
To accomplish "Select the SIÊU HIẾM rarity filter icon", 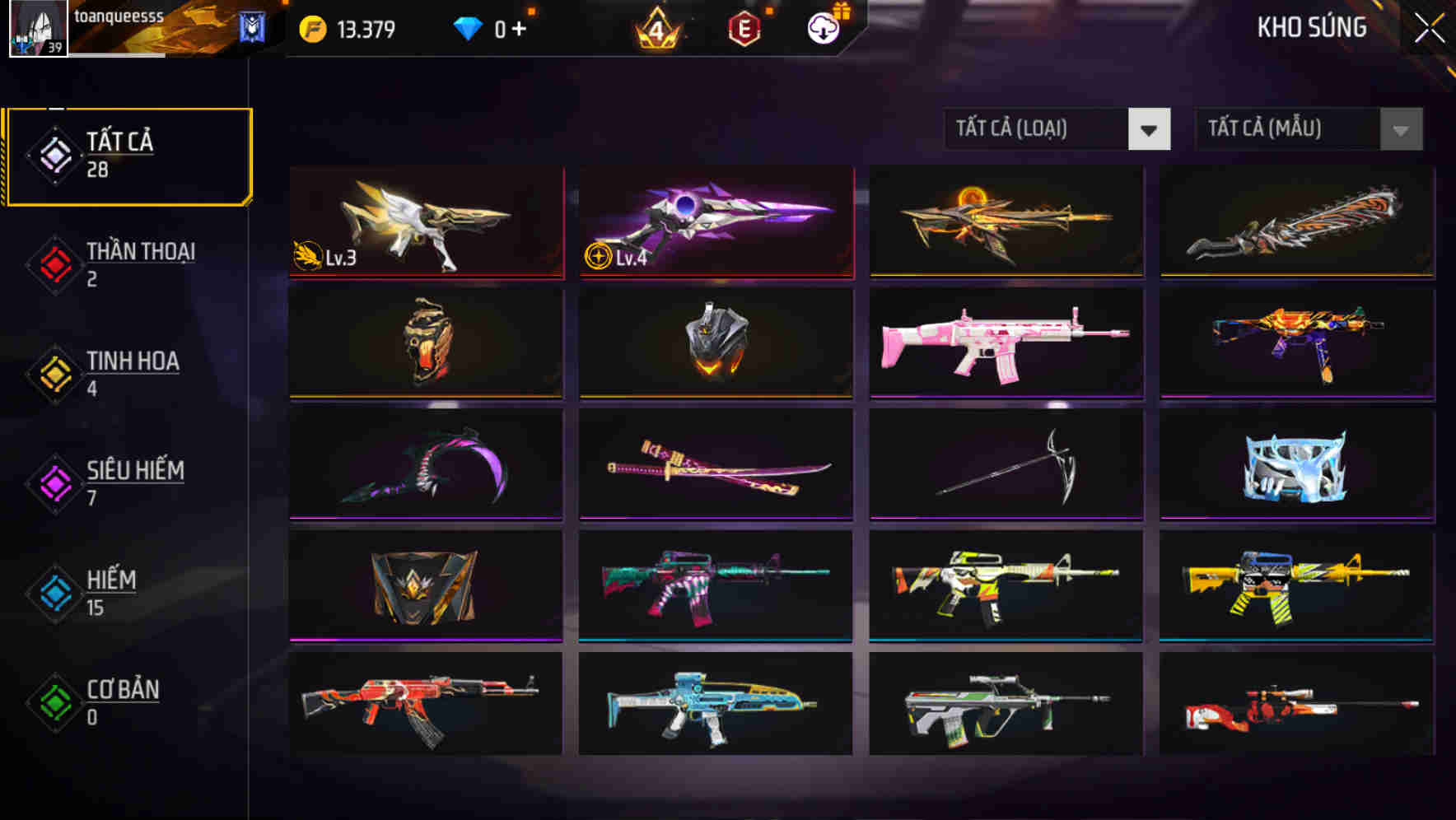I will (54, 482).
